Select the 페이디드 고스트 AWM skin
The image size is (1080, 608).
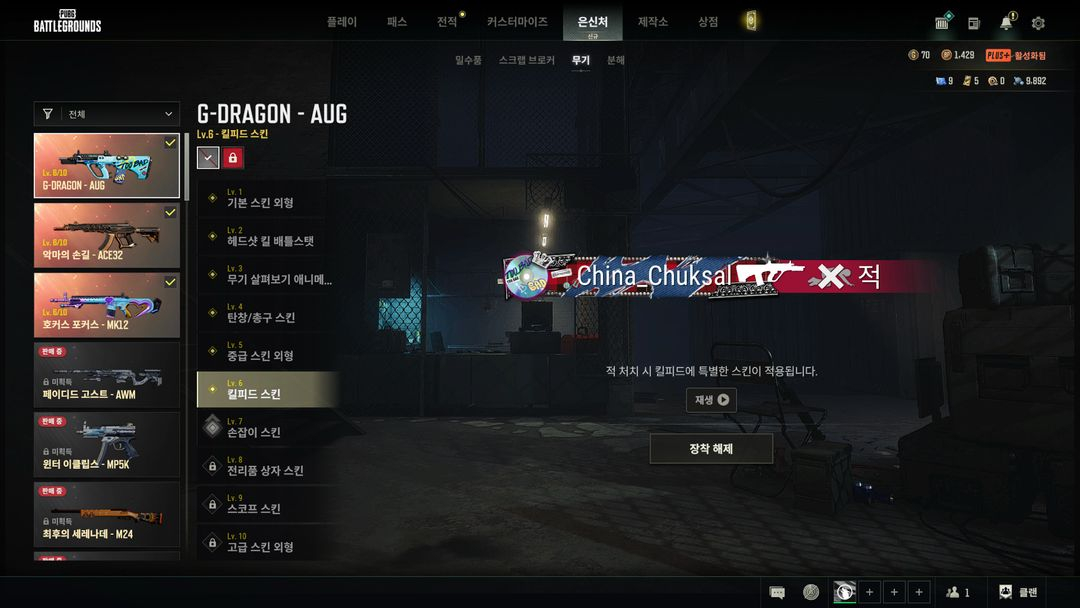(107, 375)
